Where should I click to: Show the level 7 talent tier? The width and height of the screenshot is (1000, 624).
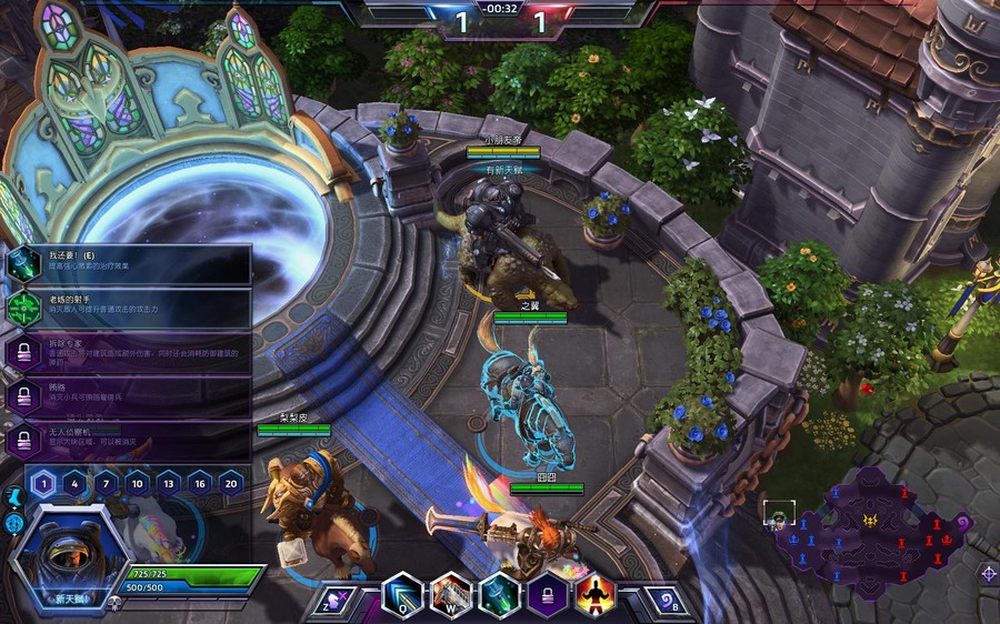coord(106,485)
